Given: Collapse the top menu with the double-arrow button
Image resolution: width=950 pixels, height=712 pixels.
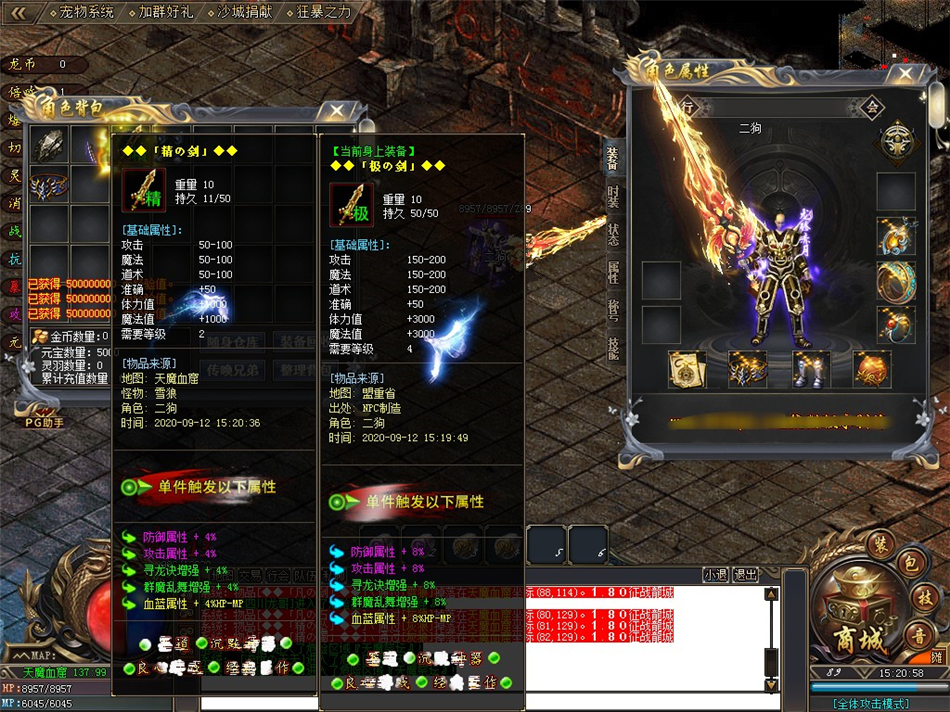Looking at the screenshot, I should (19, 12).
